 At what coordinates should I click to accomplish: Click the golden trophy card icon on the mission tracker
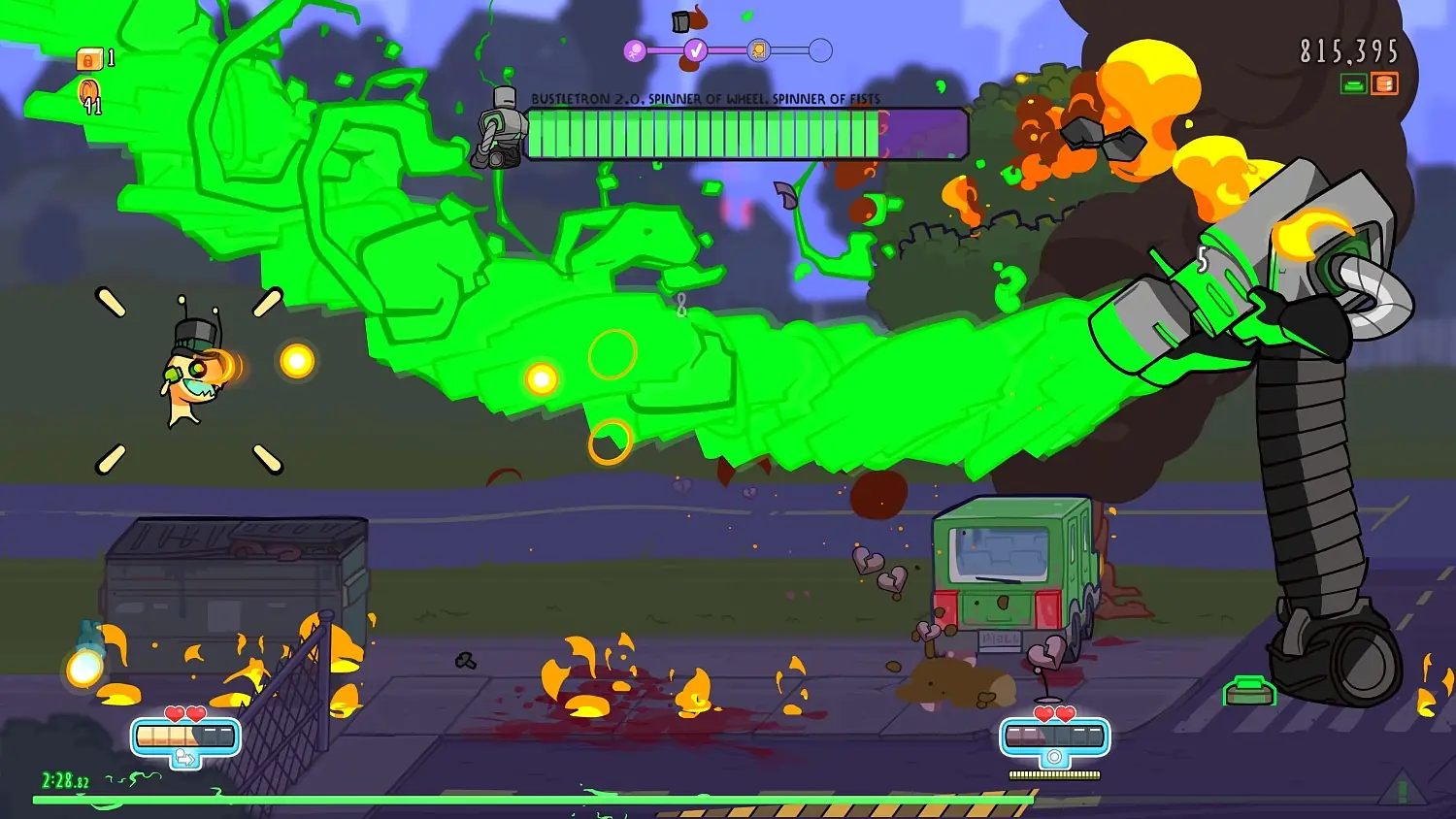(758, 49)
